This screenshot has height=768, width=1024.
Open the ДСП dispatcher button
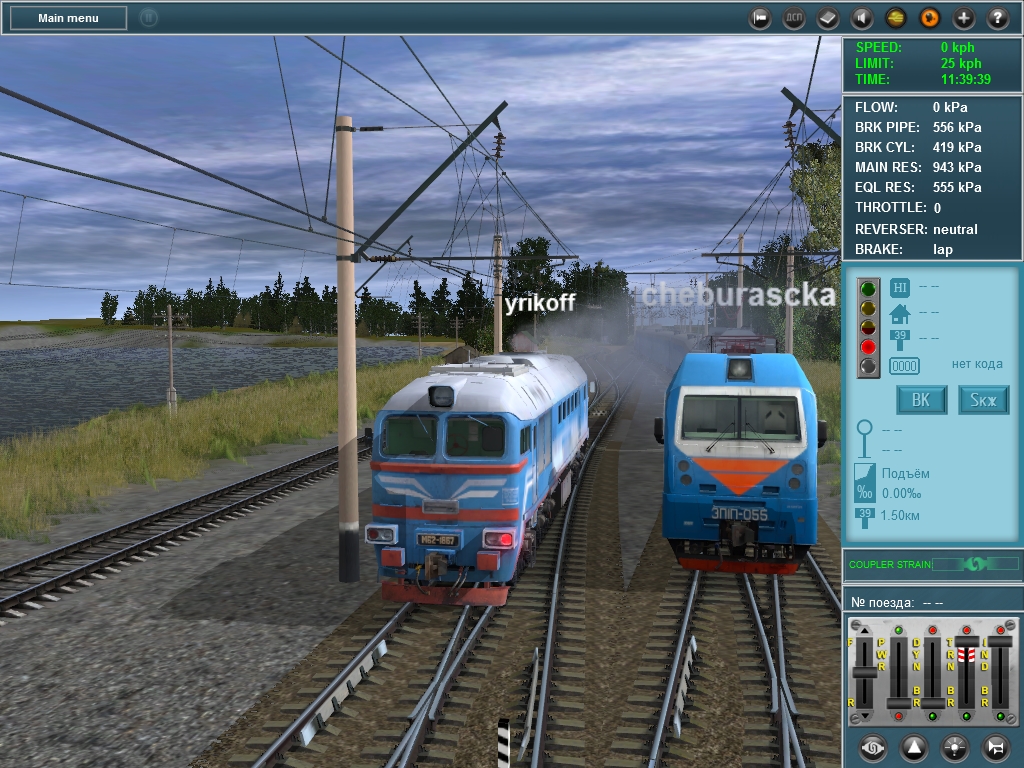coord(794,18)
